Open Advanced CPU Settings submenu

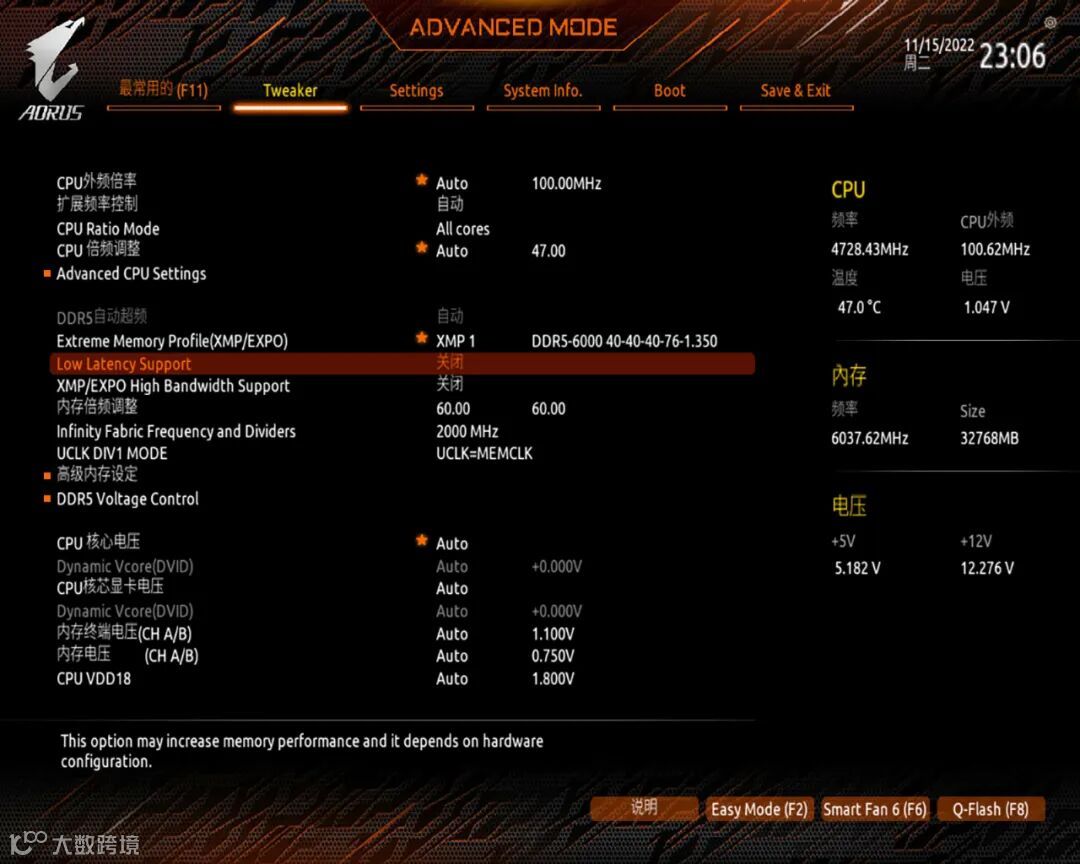131,273
